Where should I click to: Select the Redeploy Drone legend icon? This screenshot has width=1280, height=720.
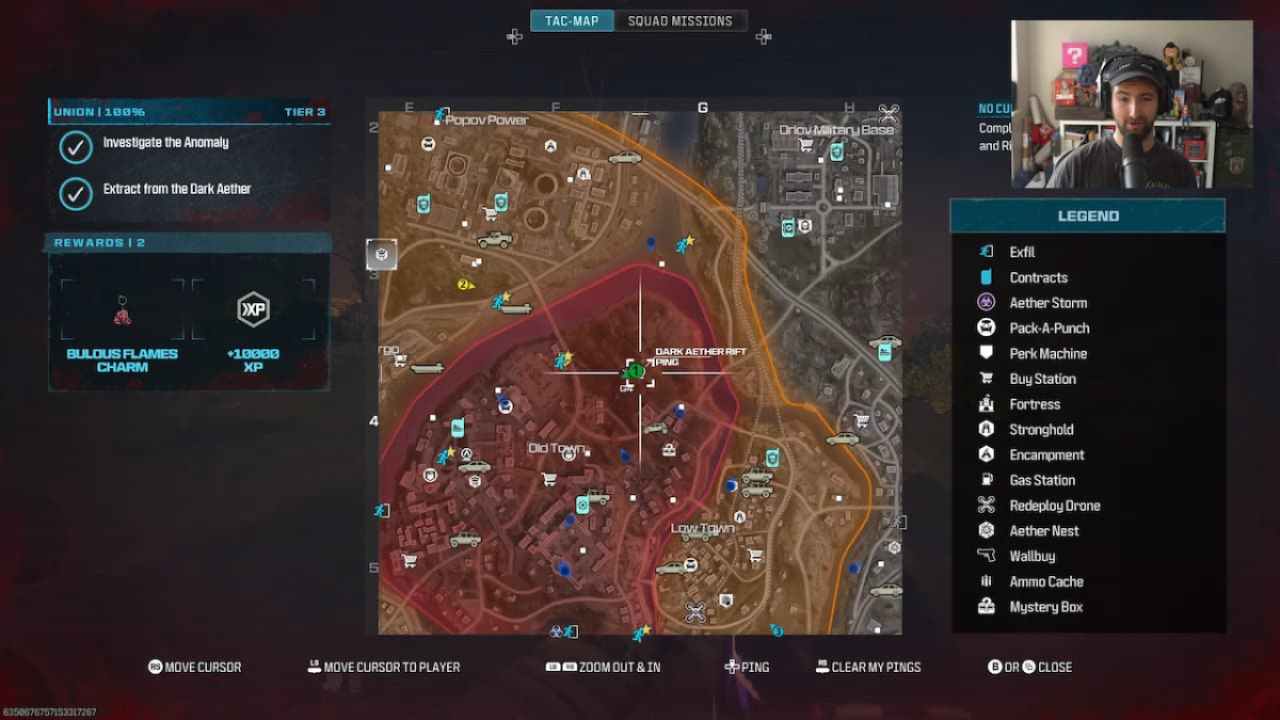tap(985, 505)
